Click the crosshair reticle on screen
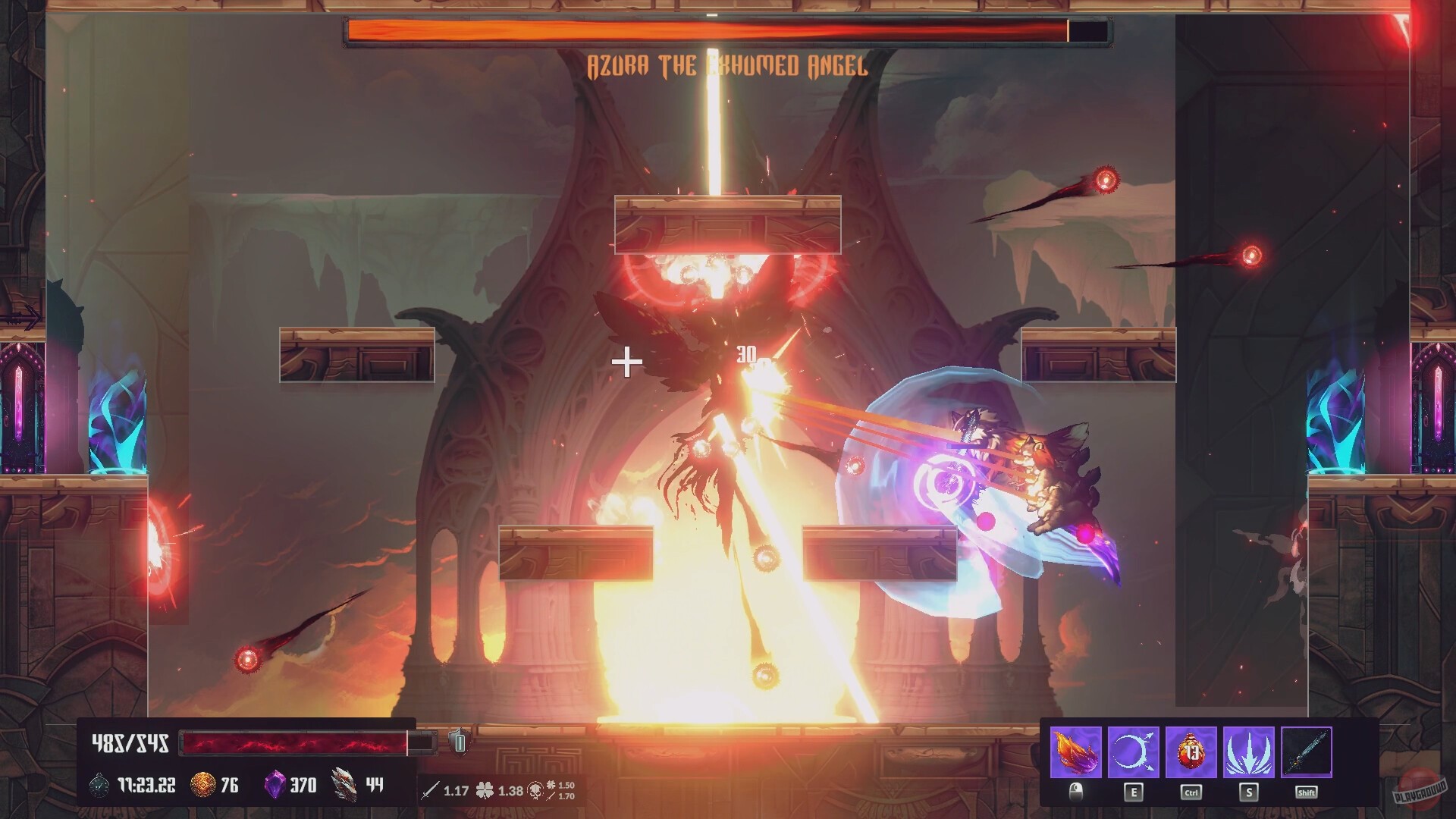Image resolution: width=1456 pixels, height=819 pixels. click(627, 362)
